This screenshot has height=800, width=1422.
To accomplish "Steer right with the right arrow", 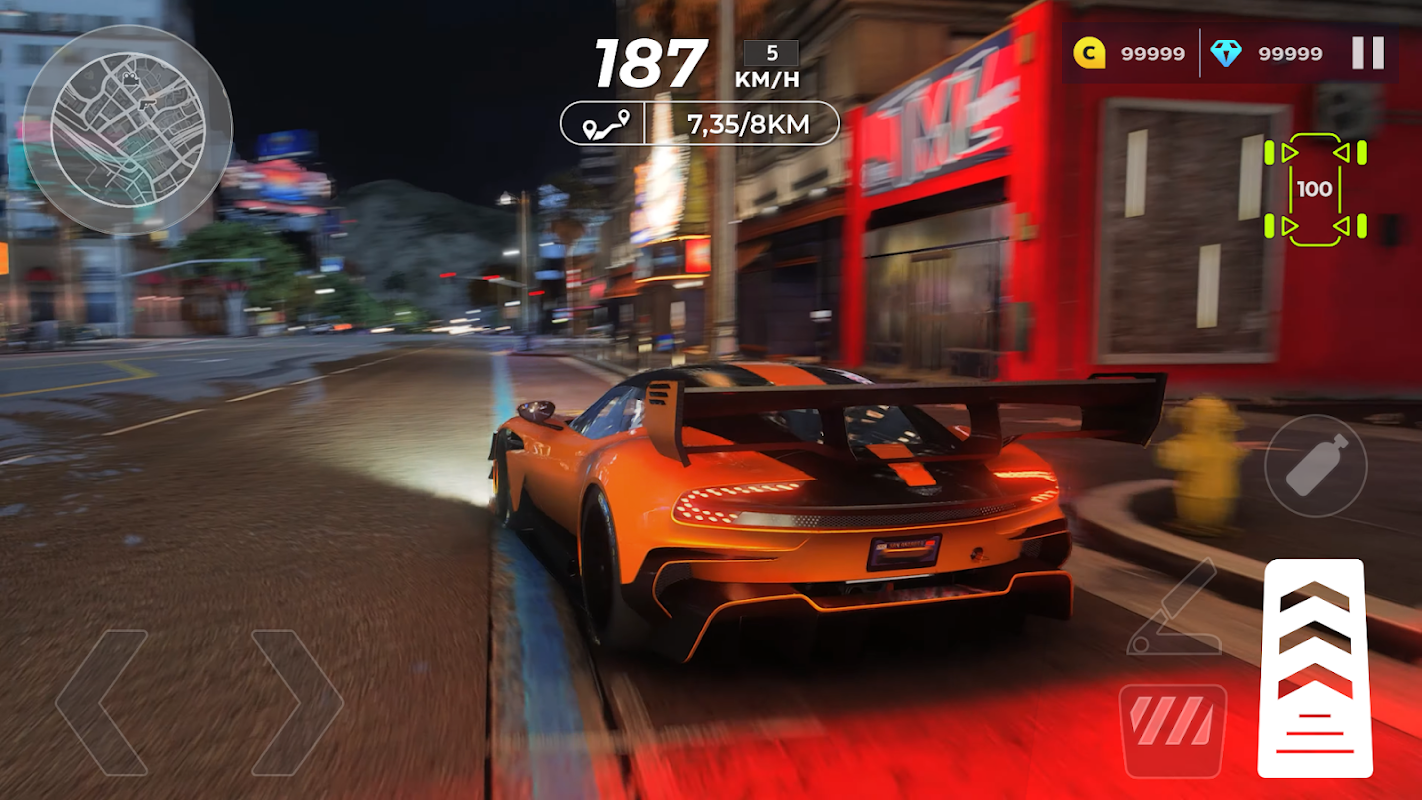I will [297, 702].
